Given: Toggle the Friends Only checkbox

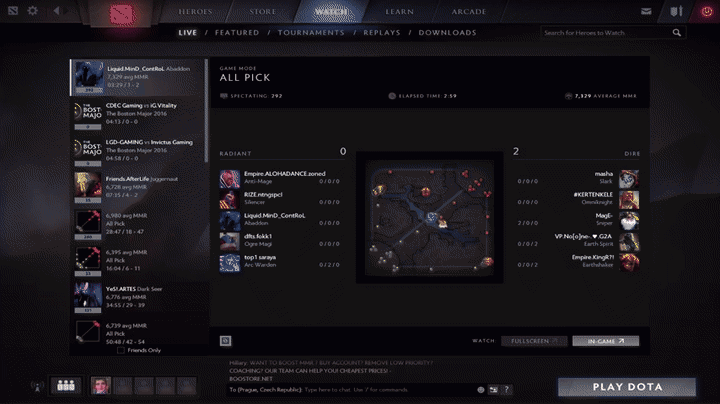Looking at the screenshot, I should pyautogui.click(x=121, y=351).
